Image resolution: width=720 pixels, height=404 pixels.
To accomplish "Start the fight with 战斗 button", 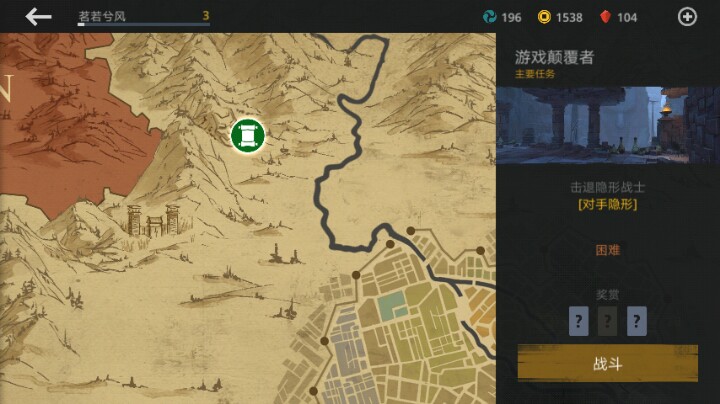I will pos(607,363).
